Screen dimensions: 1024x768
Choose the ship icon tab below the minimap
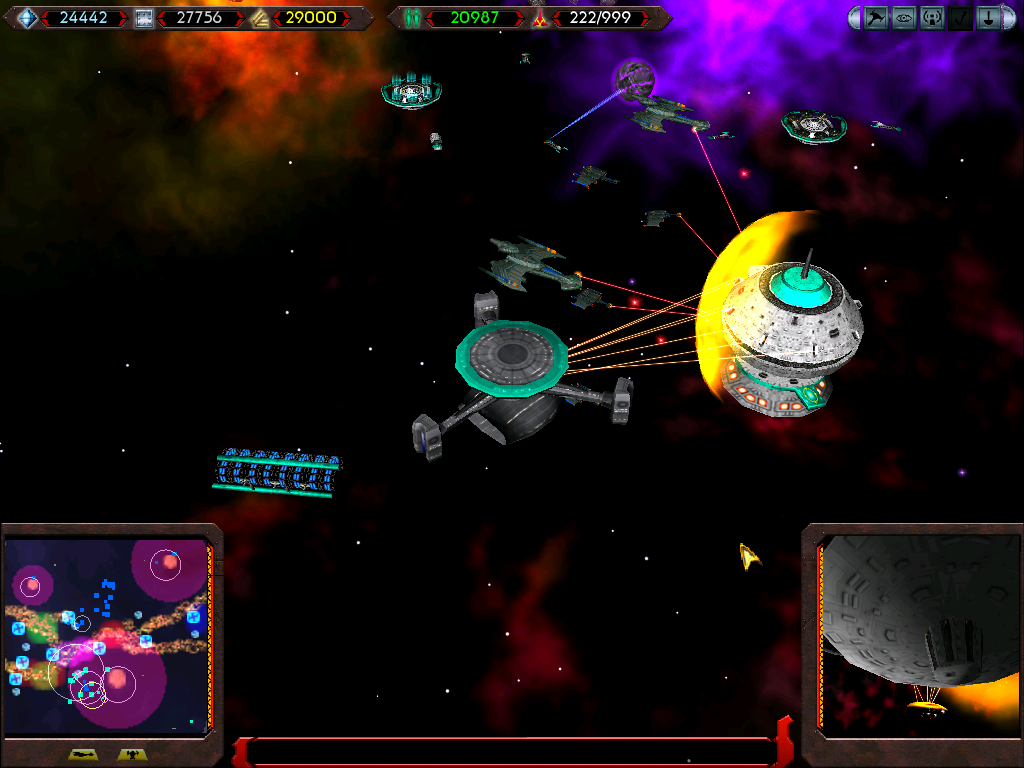[x=82, y=755]
